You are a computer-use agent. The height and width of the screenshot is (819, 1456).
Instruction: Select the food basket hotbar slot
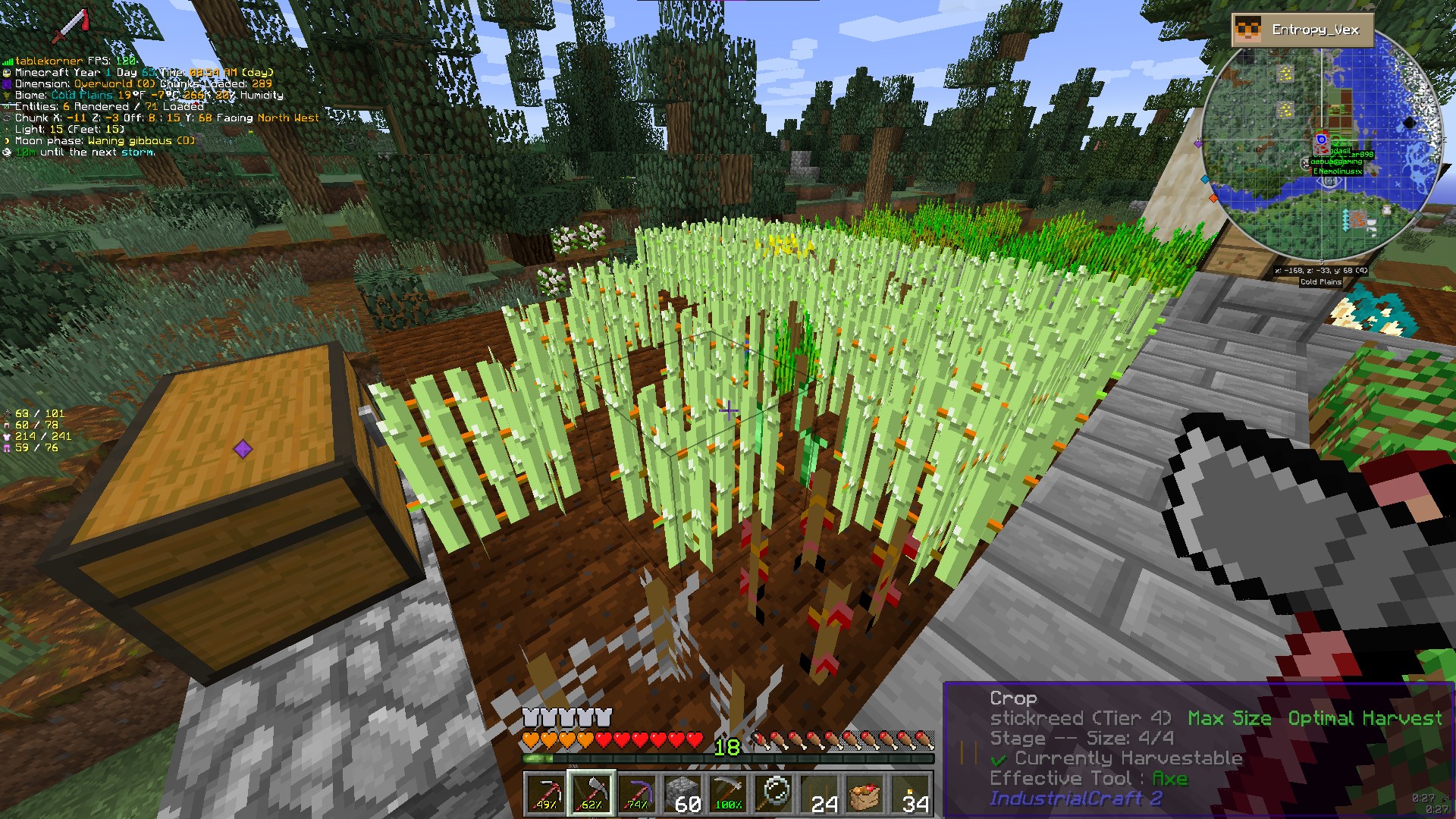click(x=866, y=793)
